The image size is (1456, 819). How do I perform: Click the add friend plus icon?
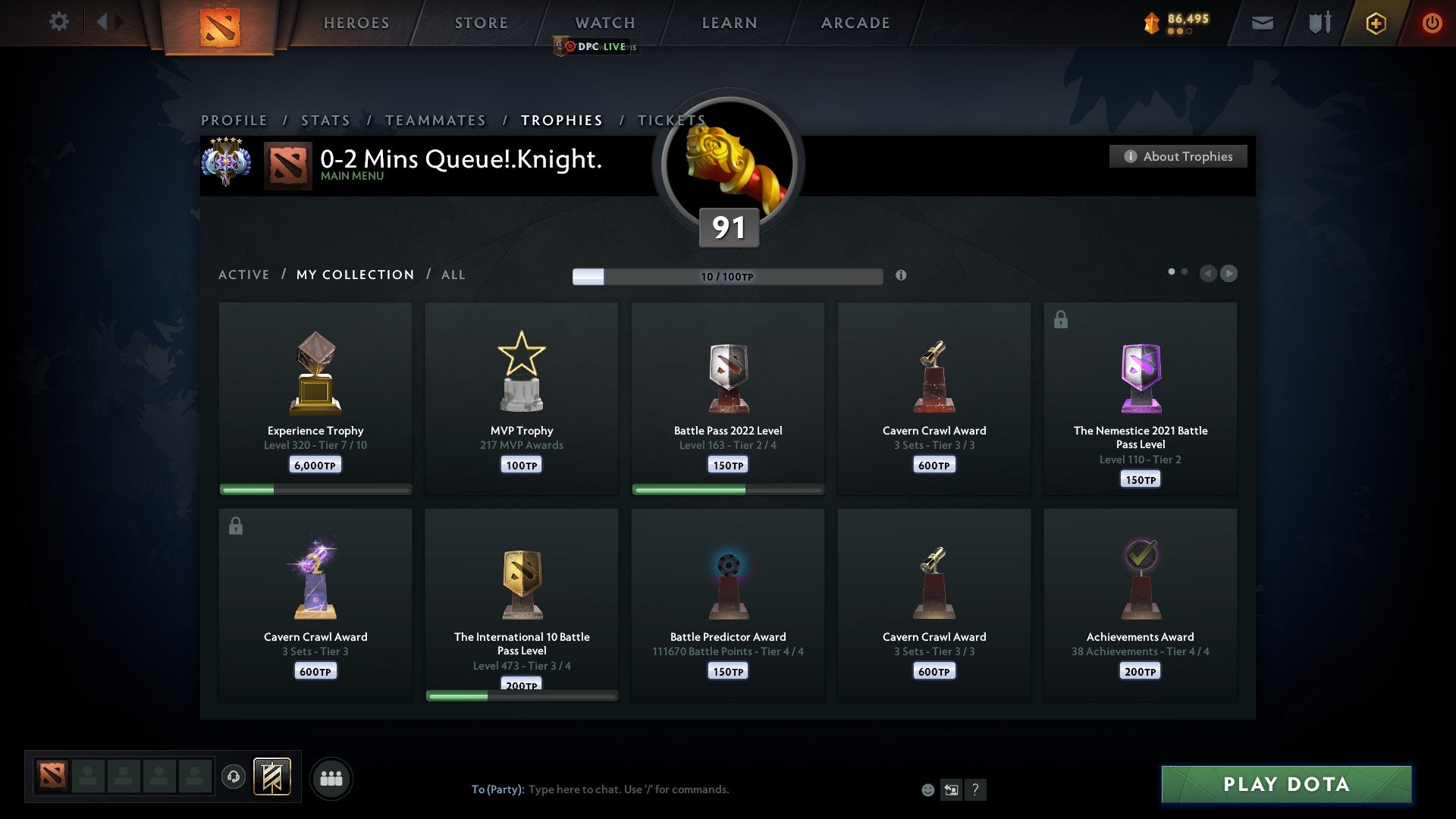[1376, 23]
